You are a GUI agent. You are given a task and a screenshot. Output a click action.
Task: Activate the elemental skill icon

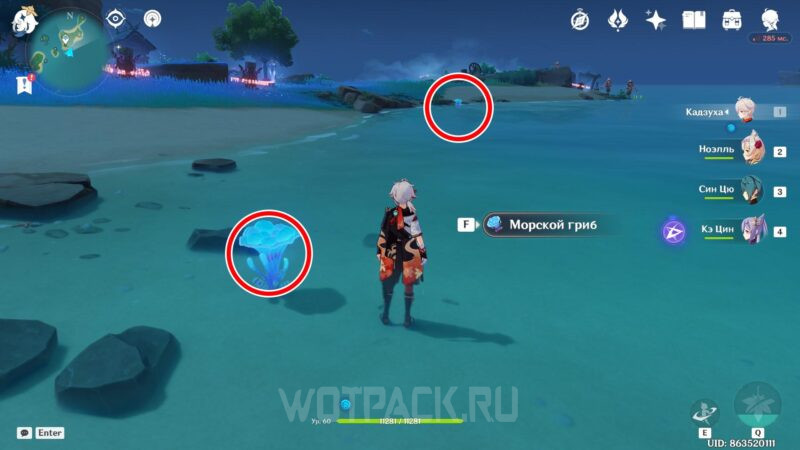coord(704,412)
